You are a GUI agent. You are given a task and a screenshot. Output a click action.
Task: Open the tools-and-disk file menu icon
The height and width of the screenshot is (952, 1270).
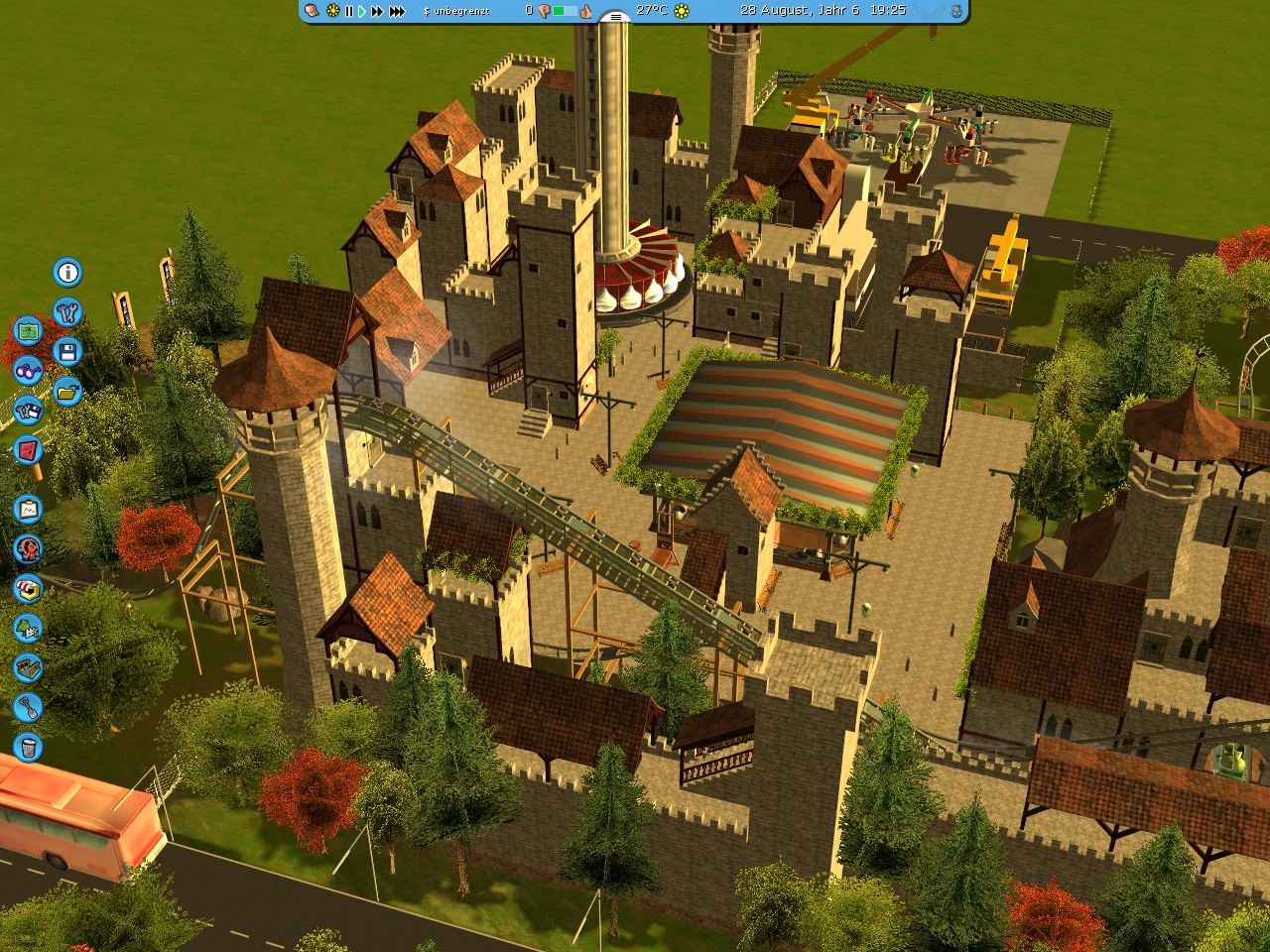(28, 410)
